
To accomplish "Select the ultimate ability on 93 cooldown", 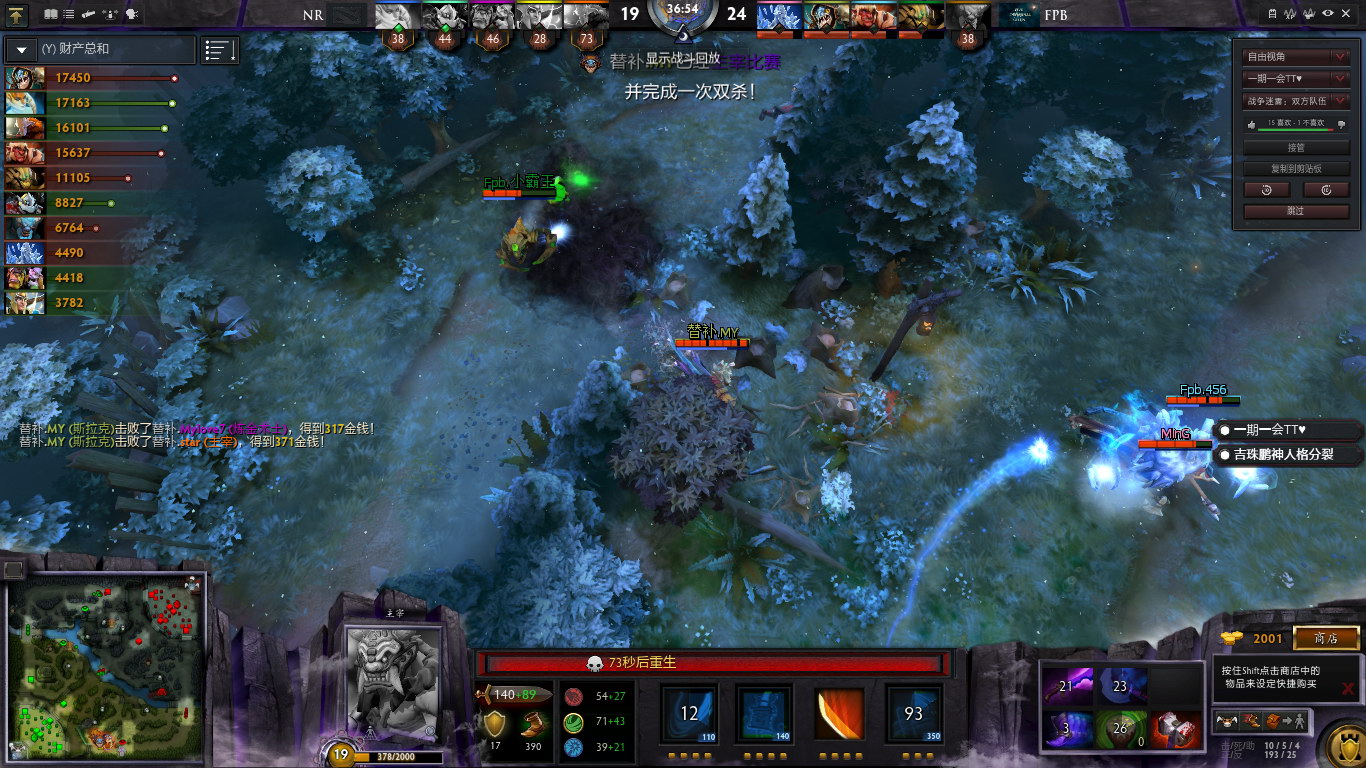I will pos(914,714).
